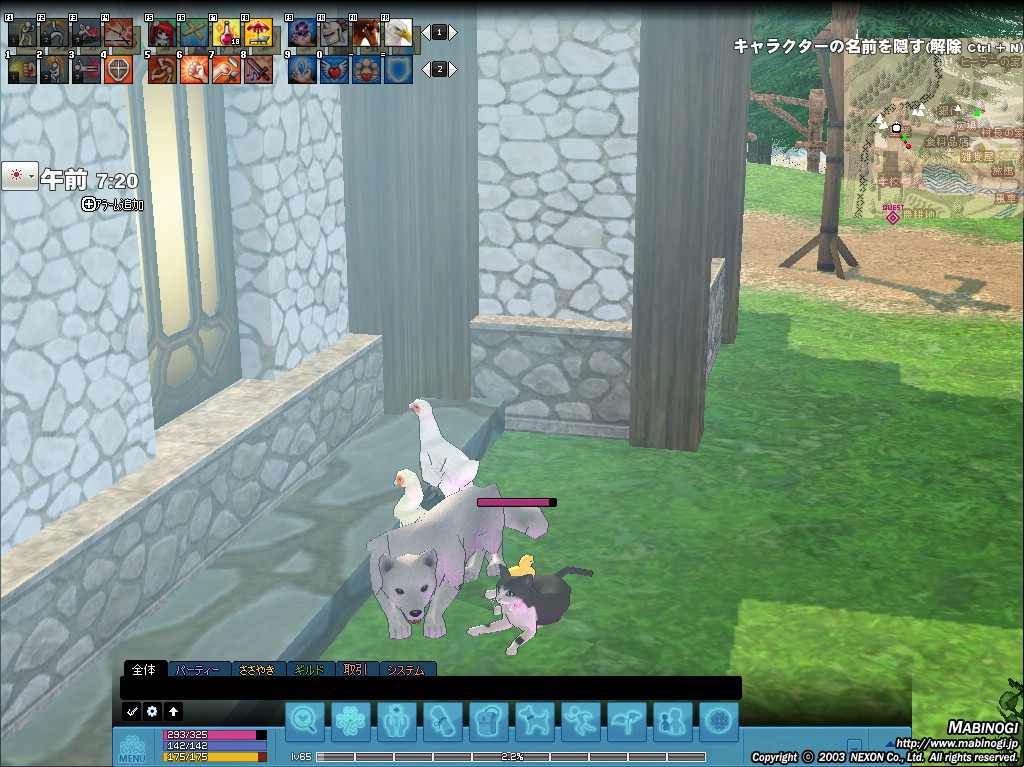1024x767 pixels.
Task: Click the アラーム追加 add alarm button
Action: [x=113, y=205]
